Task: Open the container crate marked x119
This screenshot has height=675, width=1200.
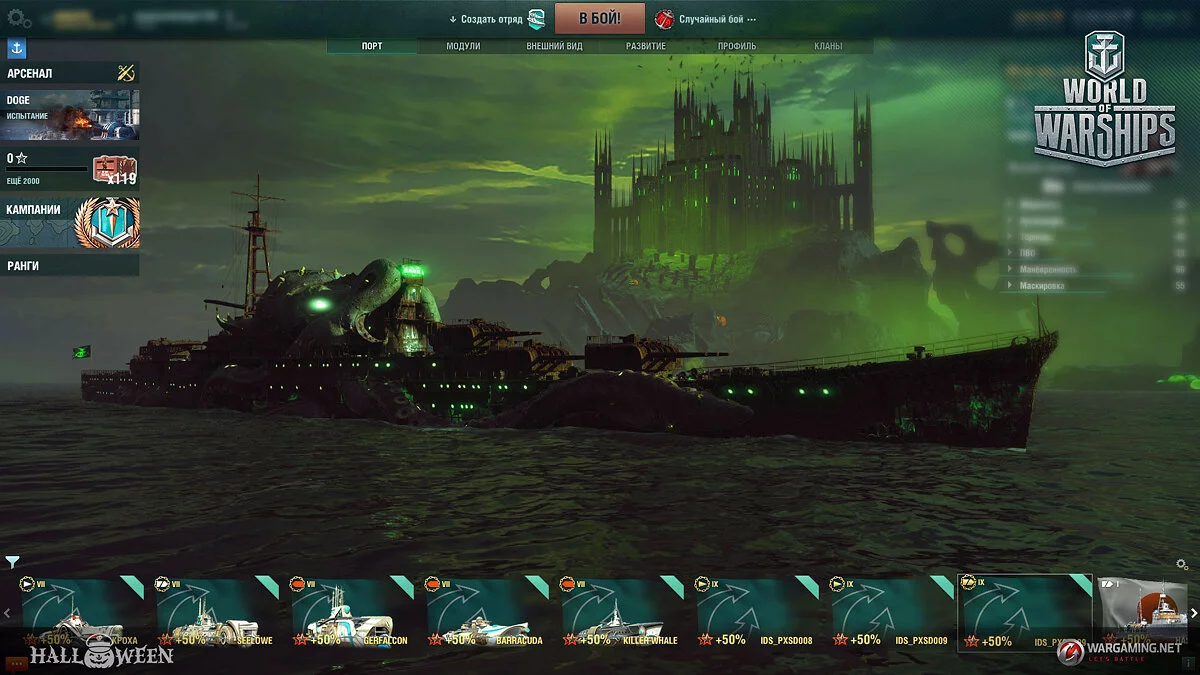Action: point(114,169)
